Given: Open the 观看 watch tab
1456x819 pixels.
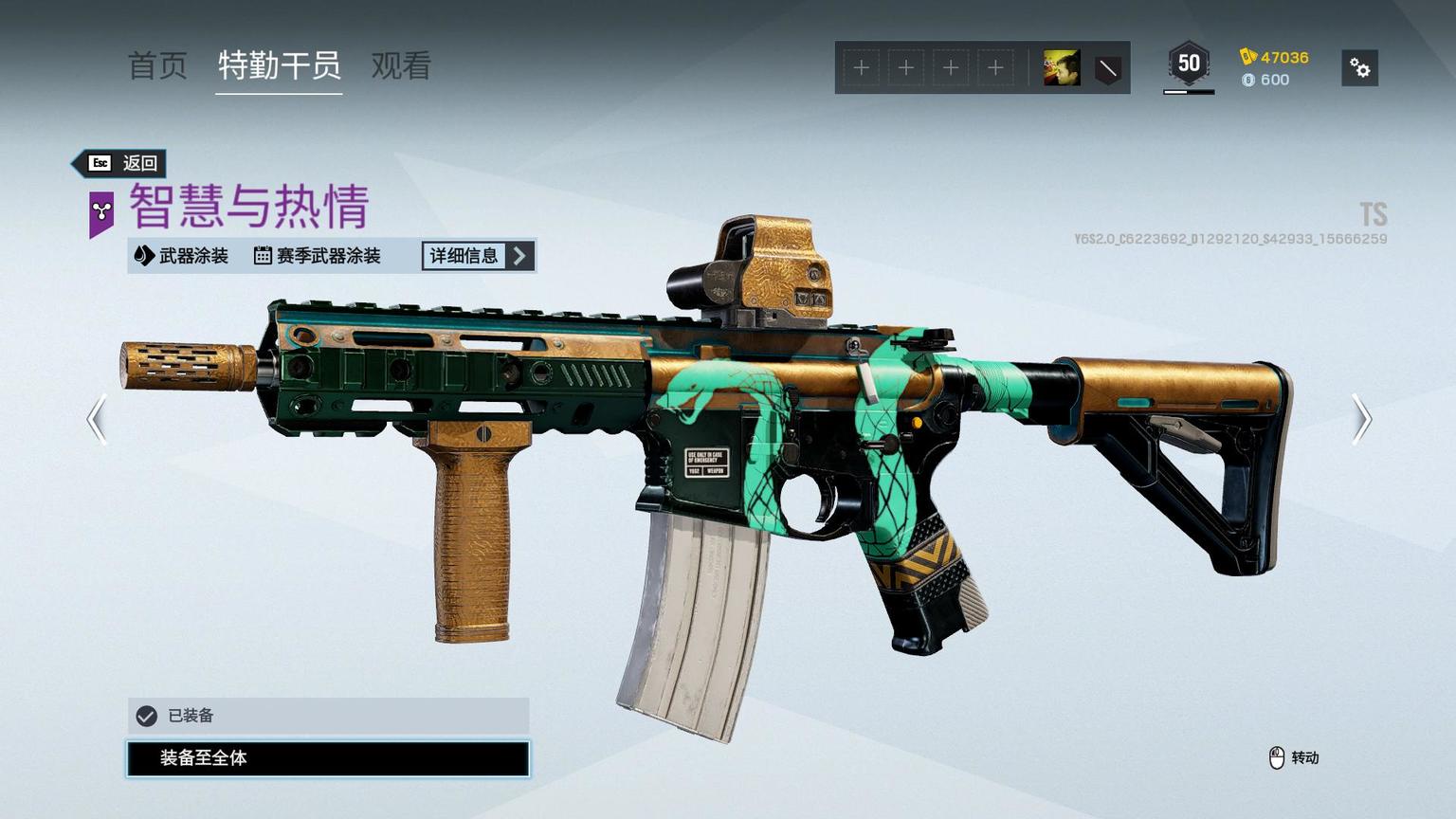Looking at the screenshot, I should [401, 66].
